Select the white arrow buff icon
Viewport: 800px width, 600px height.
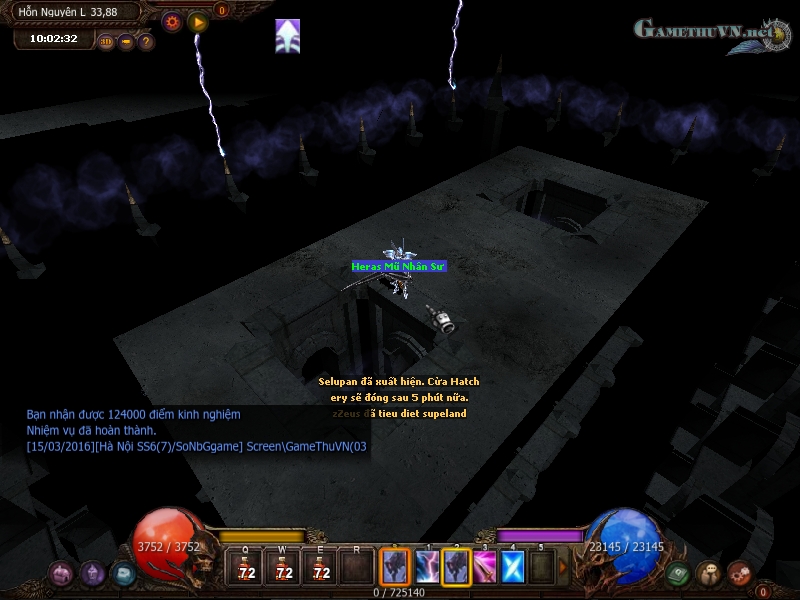click(x=288, y=35)
